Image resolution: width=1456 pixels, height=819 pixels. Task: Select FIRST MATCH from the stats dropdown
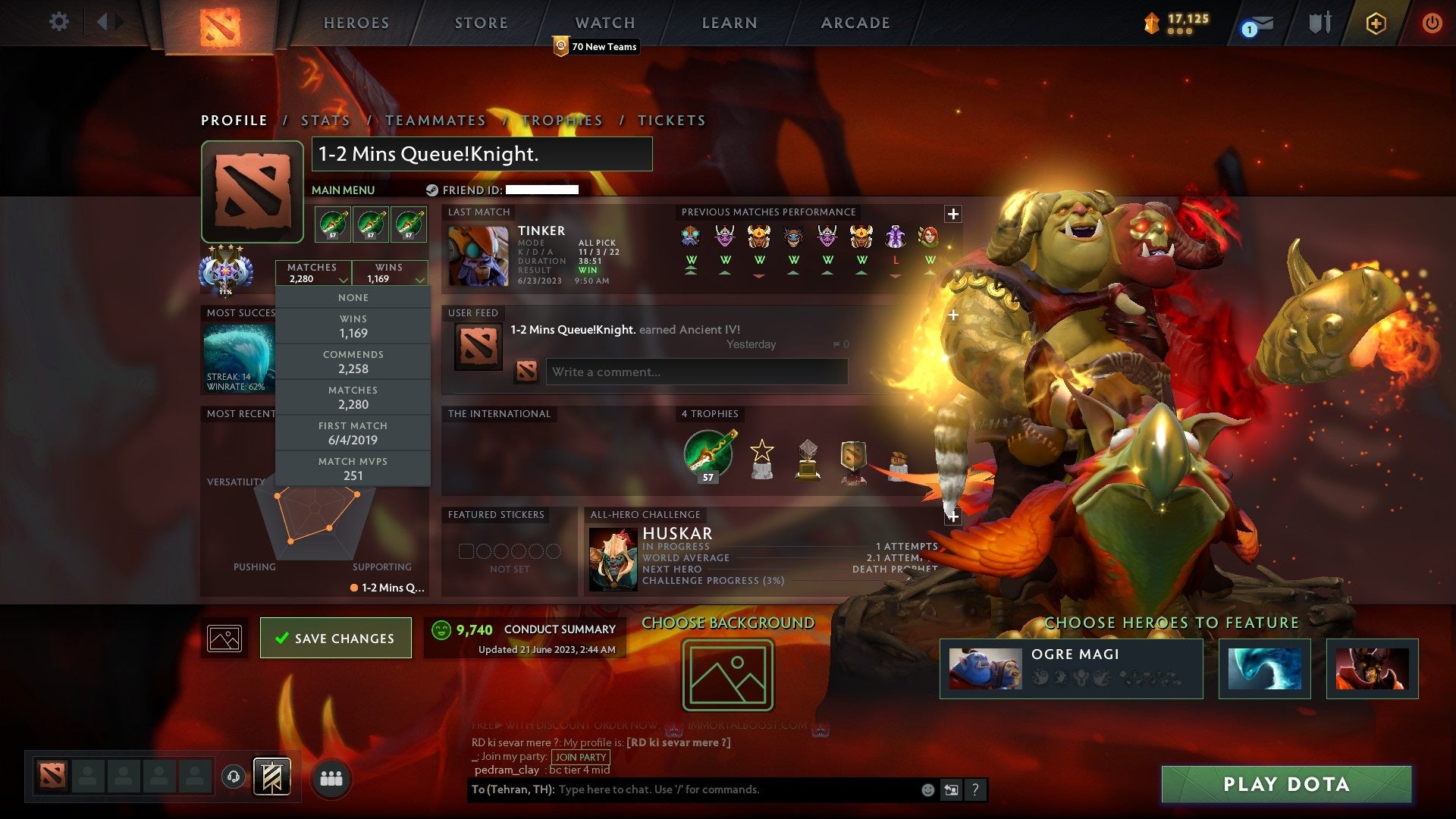(353, 432)
